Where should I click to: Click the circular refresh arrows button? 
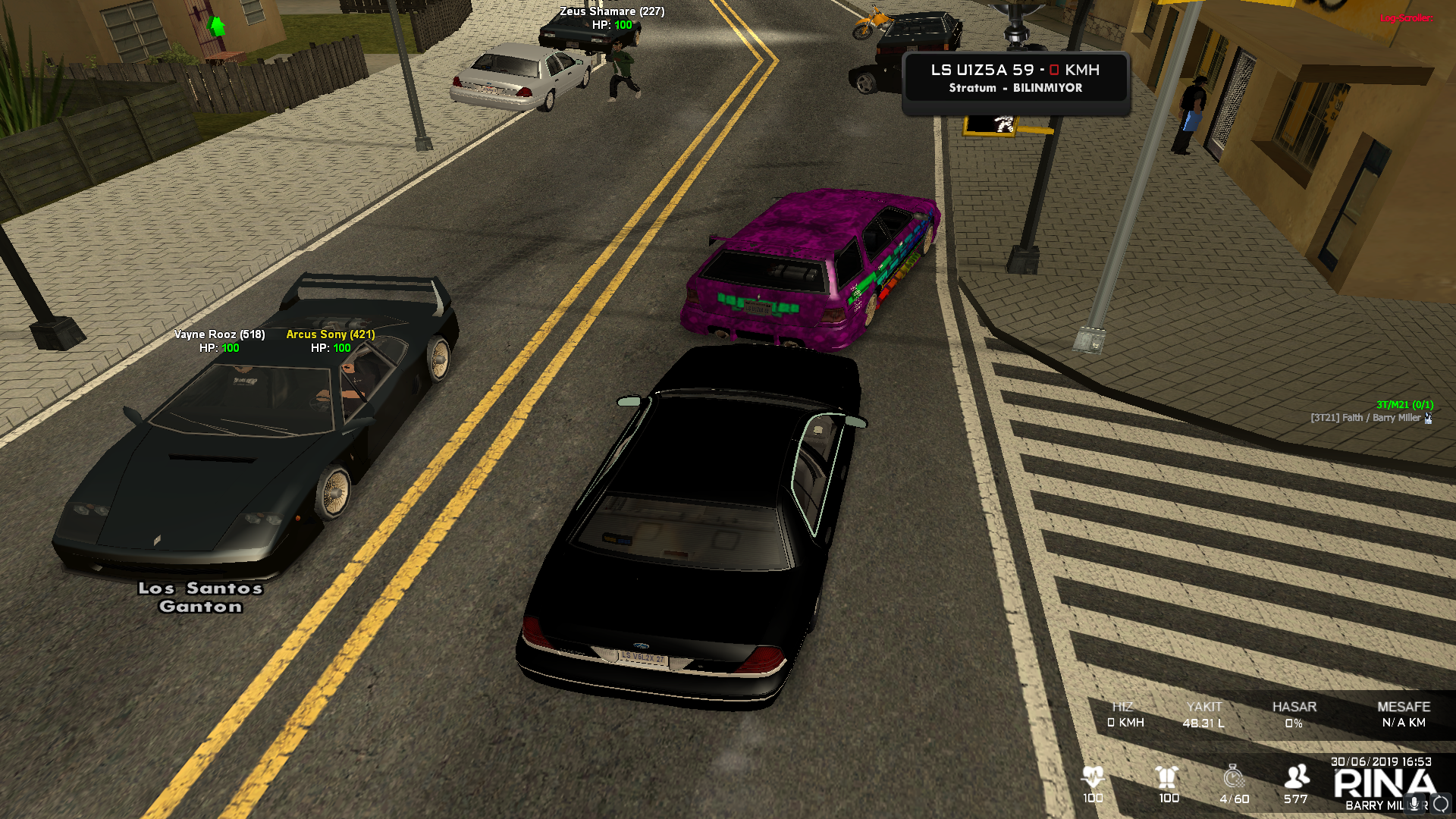(1441, 804)
